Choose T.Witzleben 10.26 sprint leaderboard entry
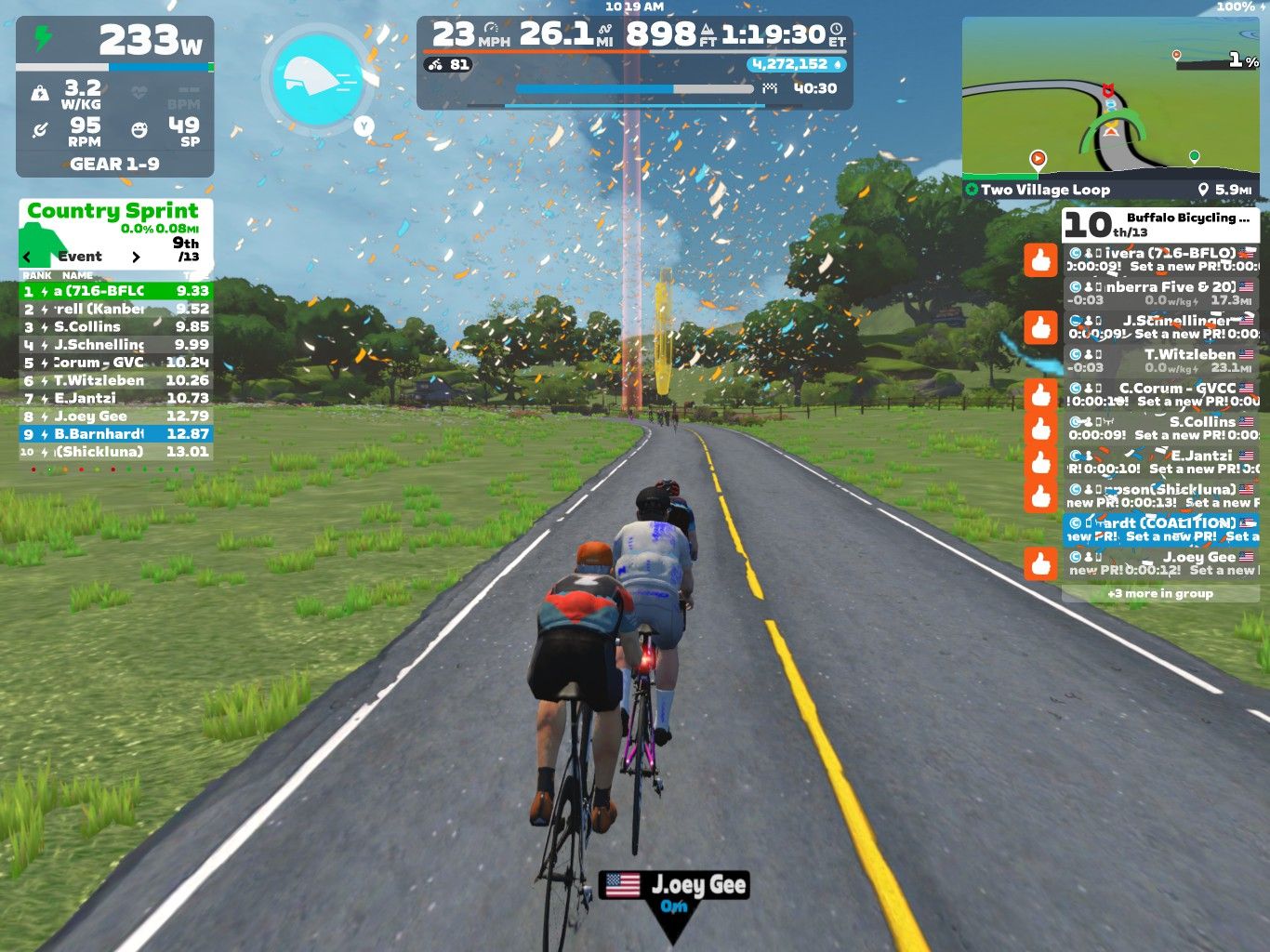 click(116, 380)
